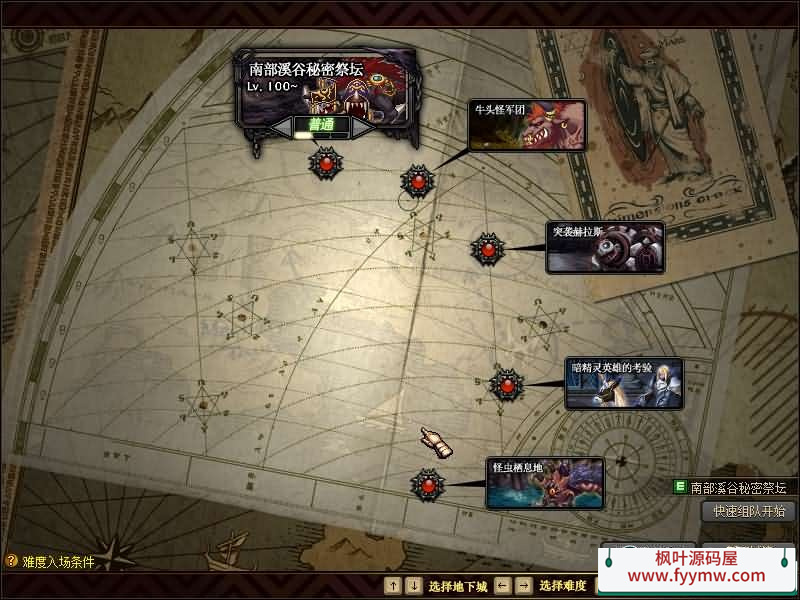The image size is (800, 600).
Task: Click the red map node linked to 暗精灵英雄的考验
Action: (x=507, y=384)
